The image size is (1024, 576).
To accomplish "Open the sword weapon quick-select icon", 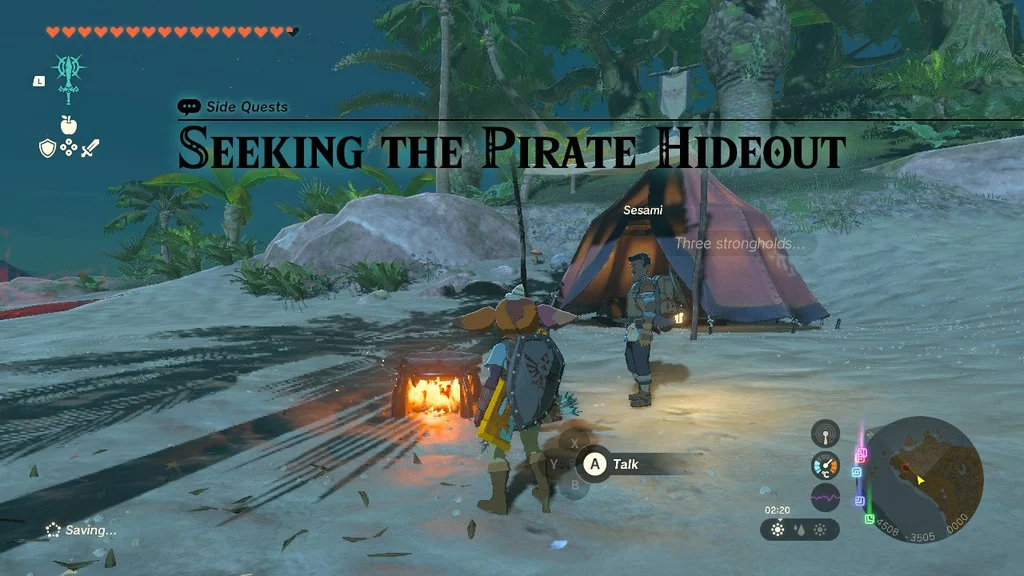I will tap(90, 148).
